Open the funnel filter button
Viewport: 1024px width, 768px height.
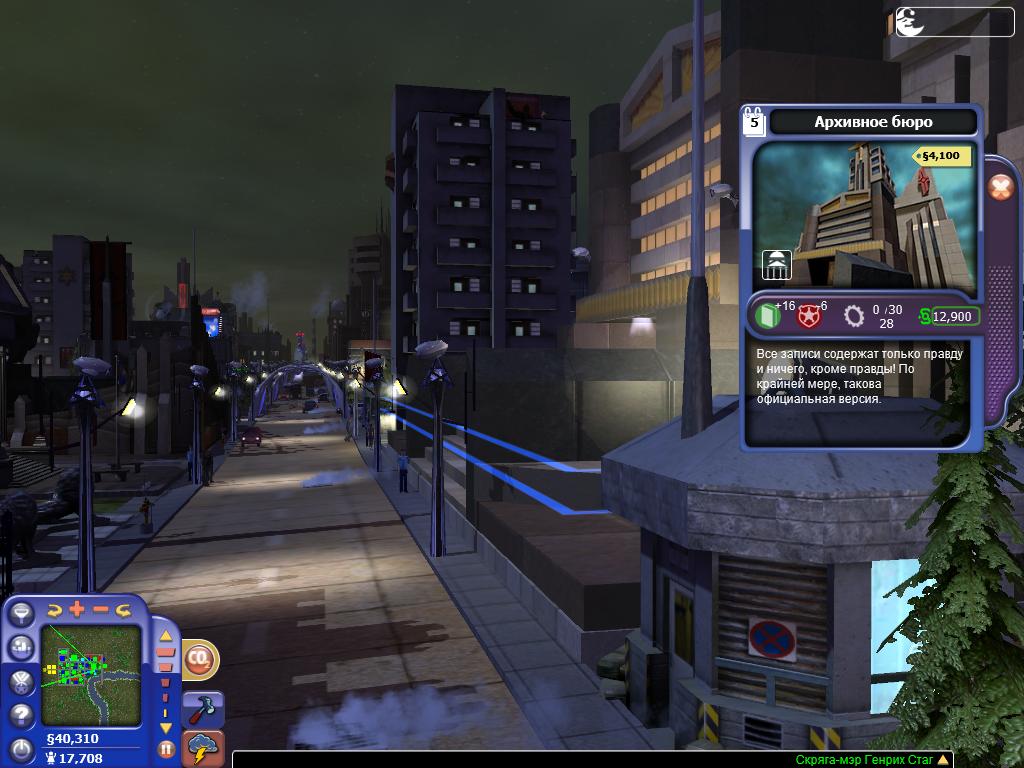click(21, 616)
